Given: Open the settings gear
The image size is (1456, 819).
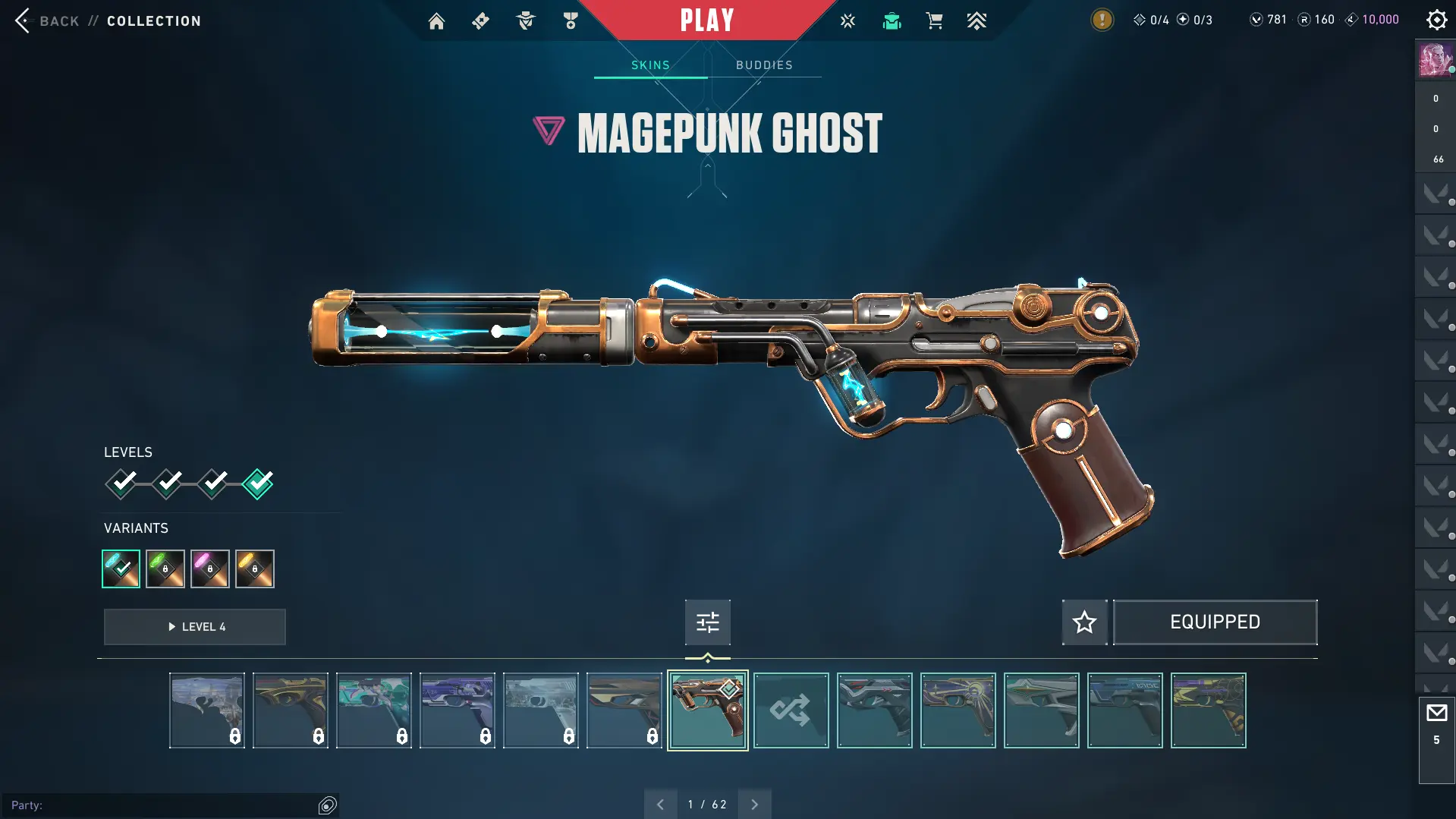Looking at the screenshot, I should 1436,20.
